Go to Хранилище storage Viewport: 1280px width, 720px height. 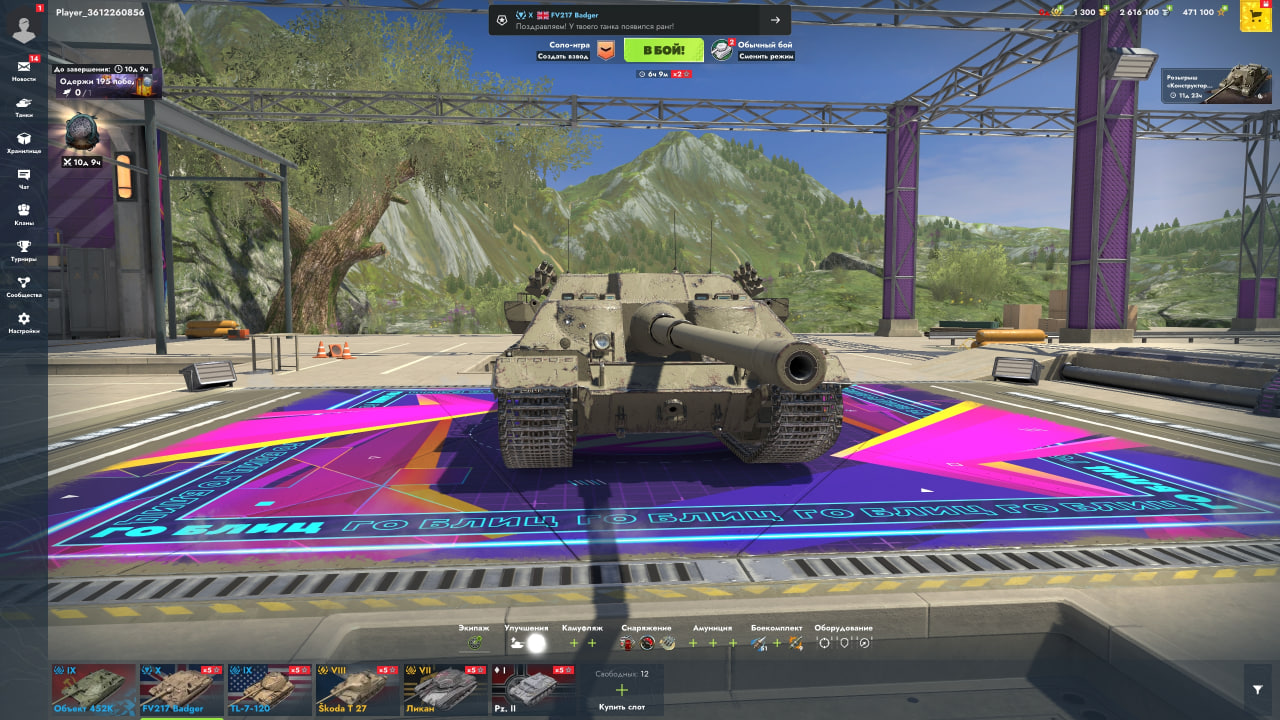tap(24, 141)
